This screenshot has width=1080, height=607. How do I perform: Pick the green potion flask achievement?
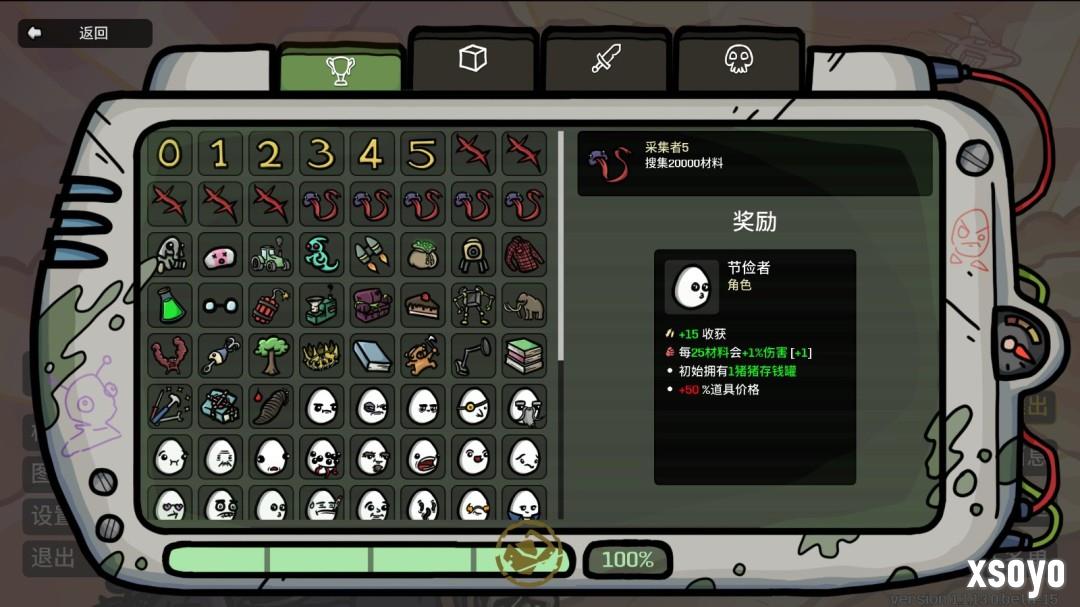[170, 305]
